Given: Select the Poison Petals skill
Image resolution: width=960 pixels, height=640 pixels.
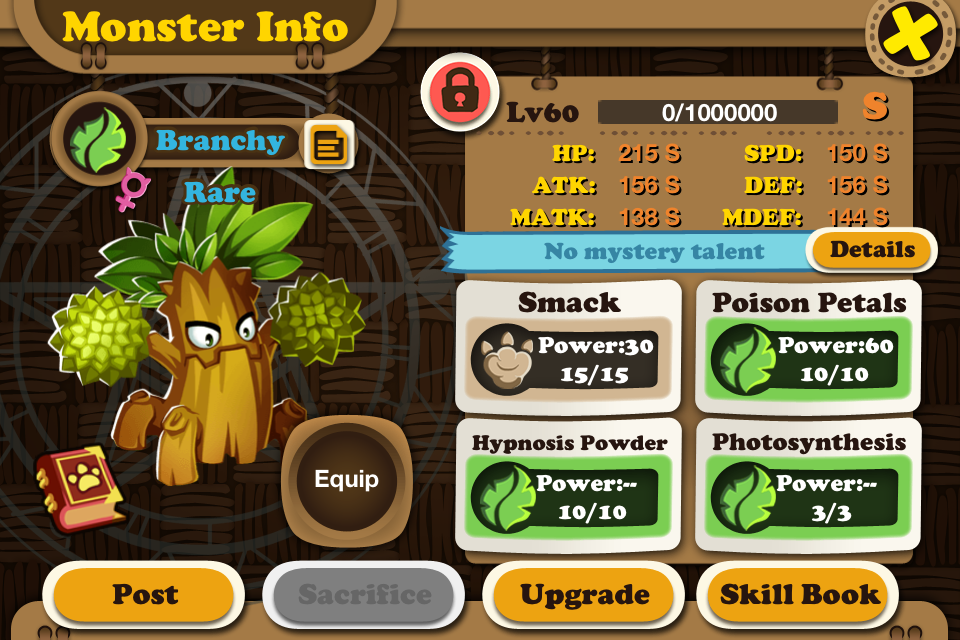Looking at the screenshot, I should click(x=809, y=346).
